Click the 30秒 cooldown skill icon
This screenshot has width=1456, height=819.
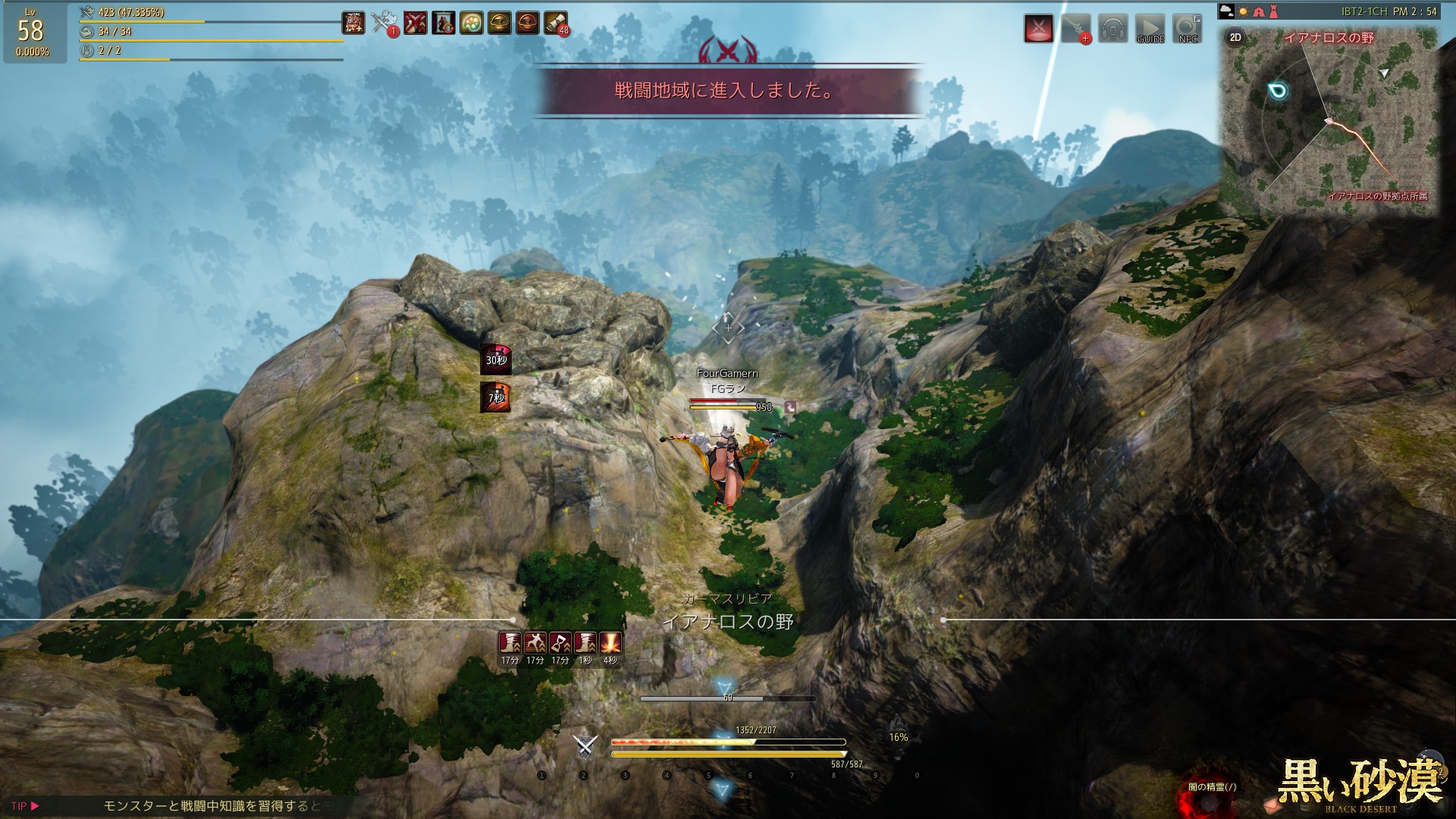point(496,359)
